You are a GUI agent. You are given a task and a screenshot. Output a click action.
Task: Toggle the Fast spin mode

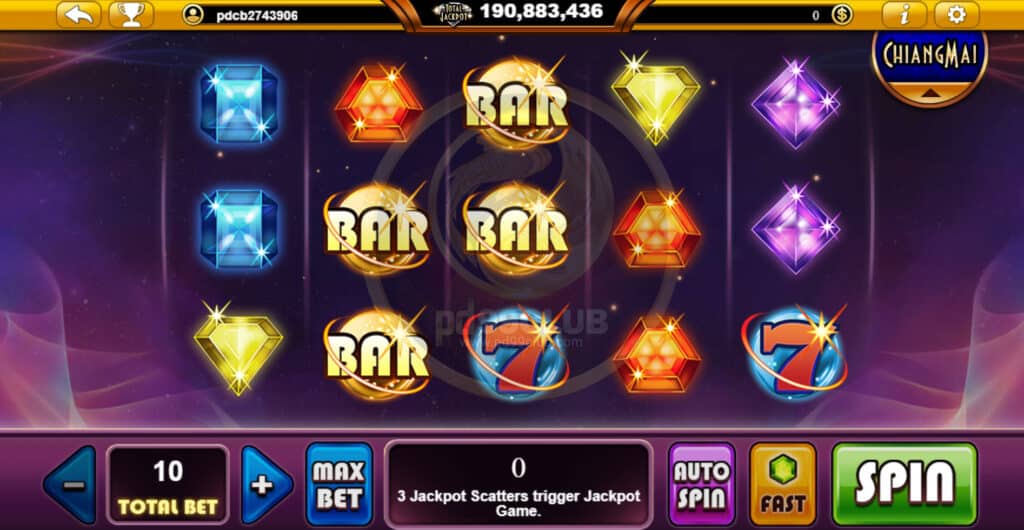click(x=783, y=484)
